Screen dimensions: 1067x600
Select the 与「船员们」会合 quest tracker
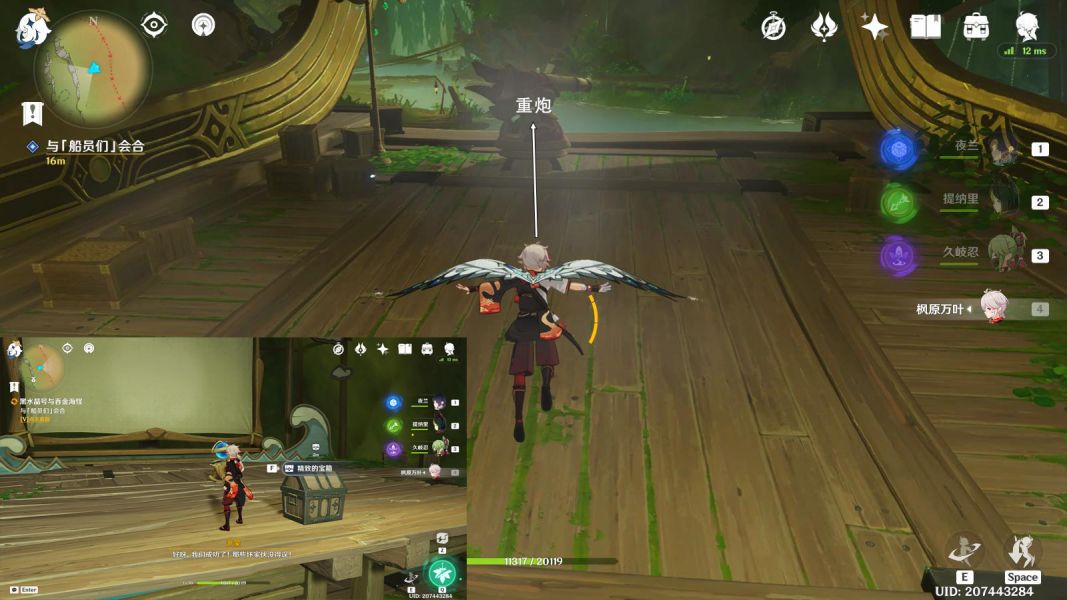click(x=95, y=146)
